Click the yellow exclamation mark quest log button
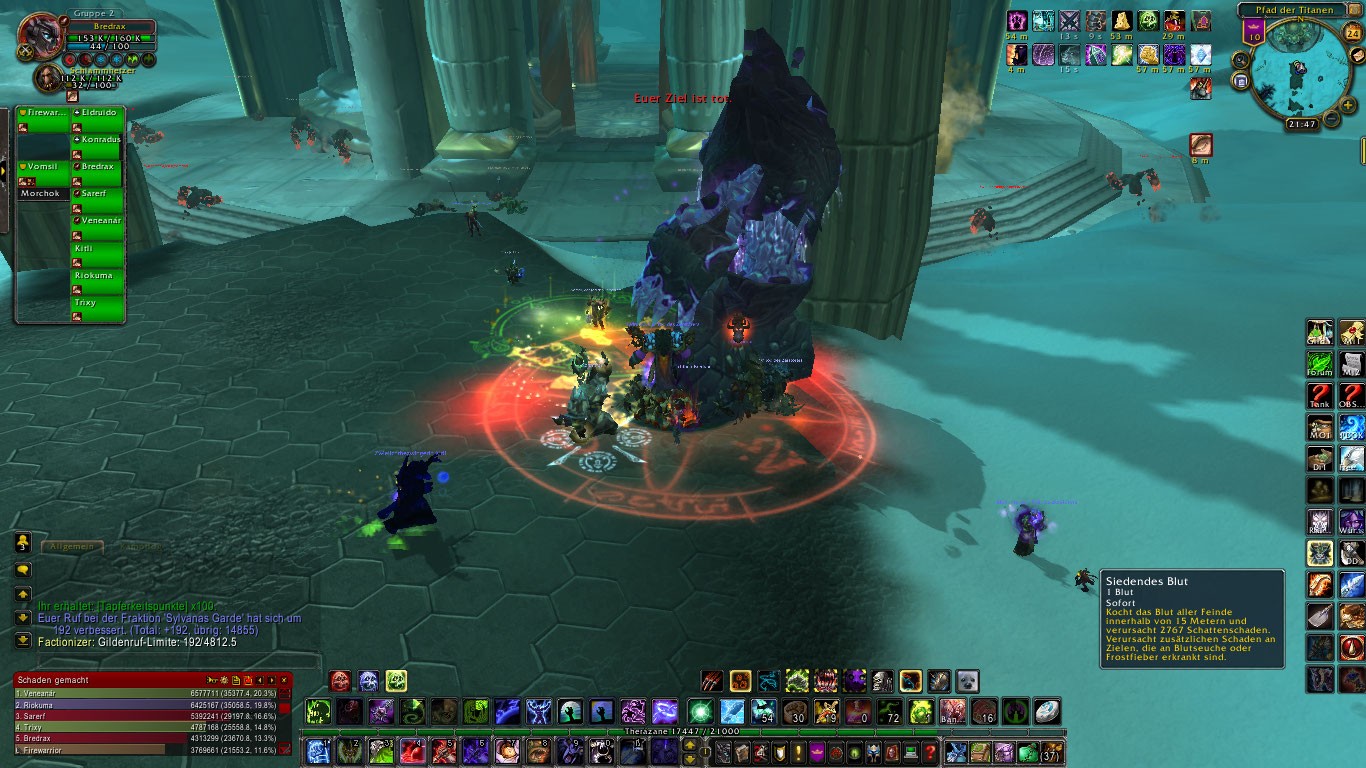This screenshot has height=768, width=1366. (x=798, y=753)
